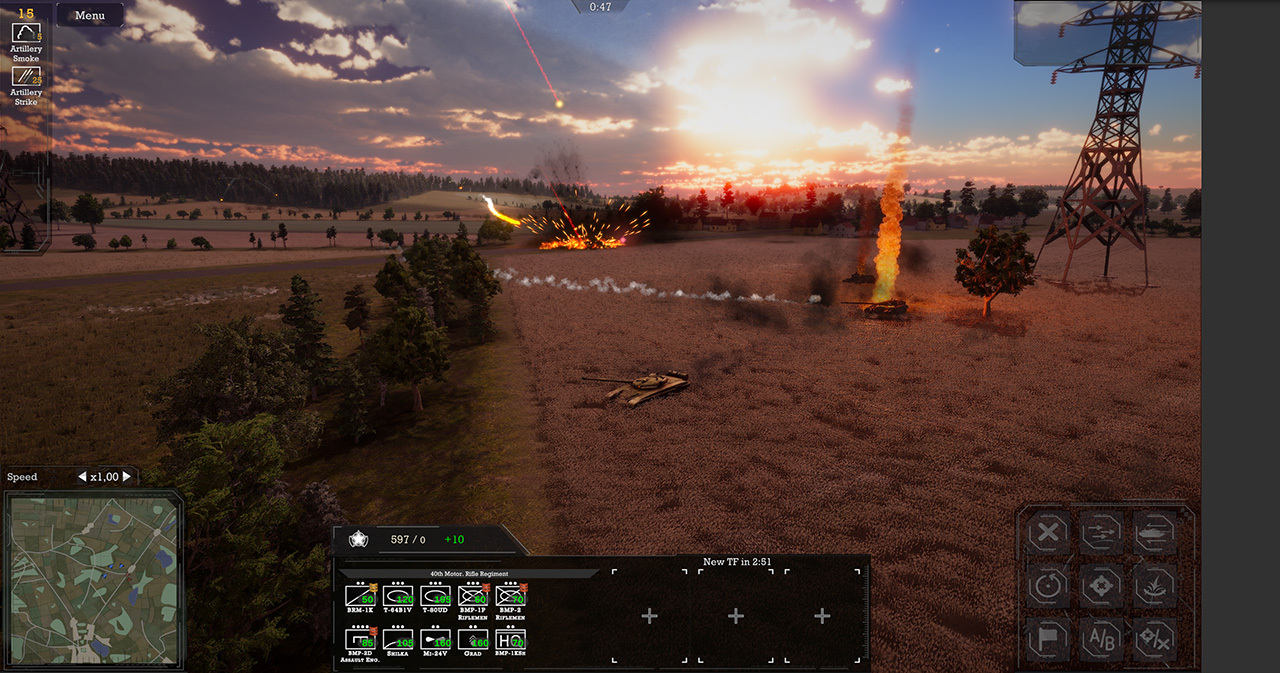This screenshot has width=1280, height=673.
Task: Pick the T-80UD tank card
Action: click(435, 596)
